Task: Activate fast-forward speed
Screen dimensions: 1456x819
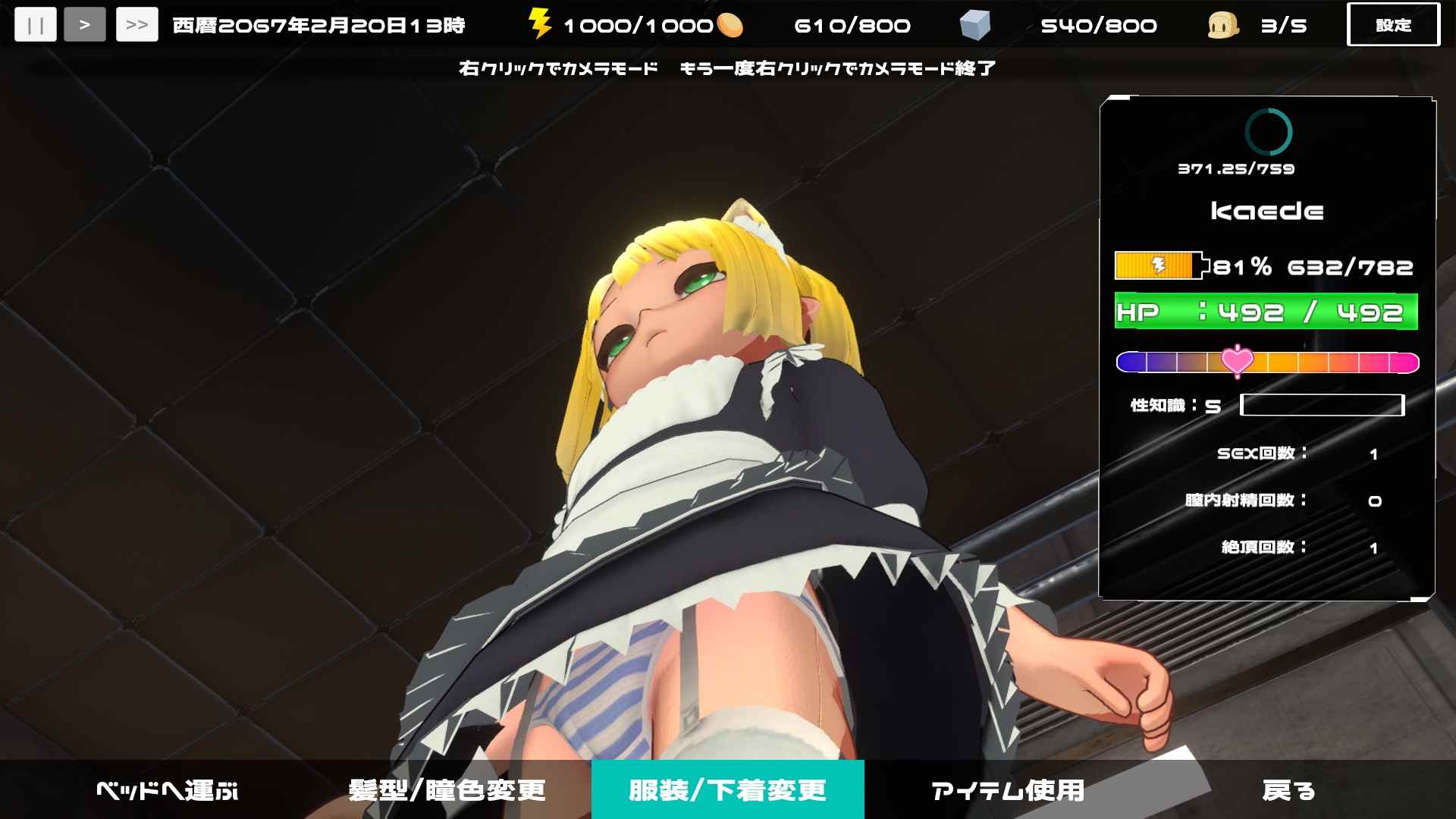Action: coord(136,24)
